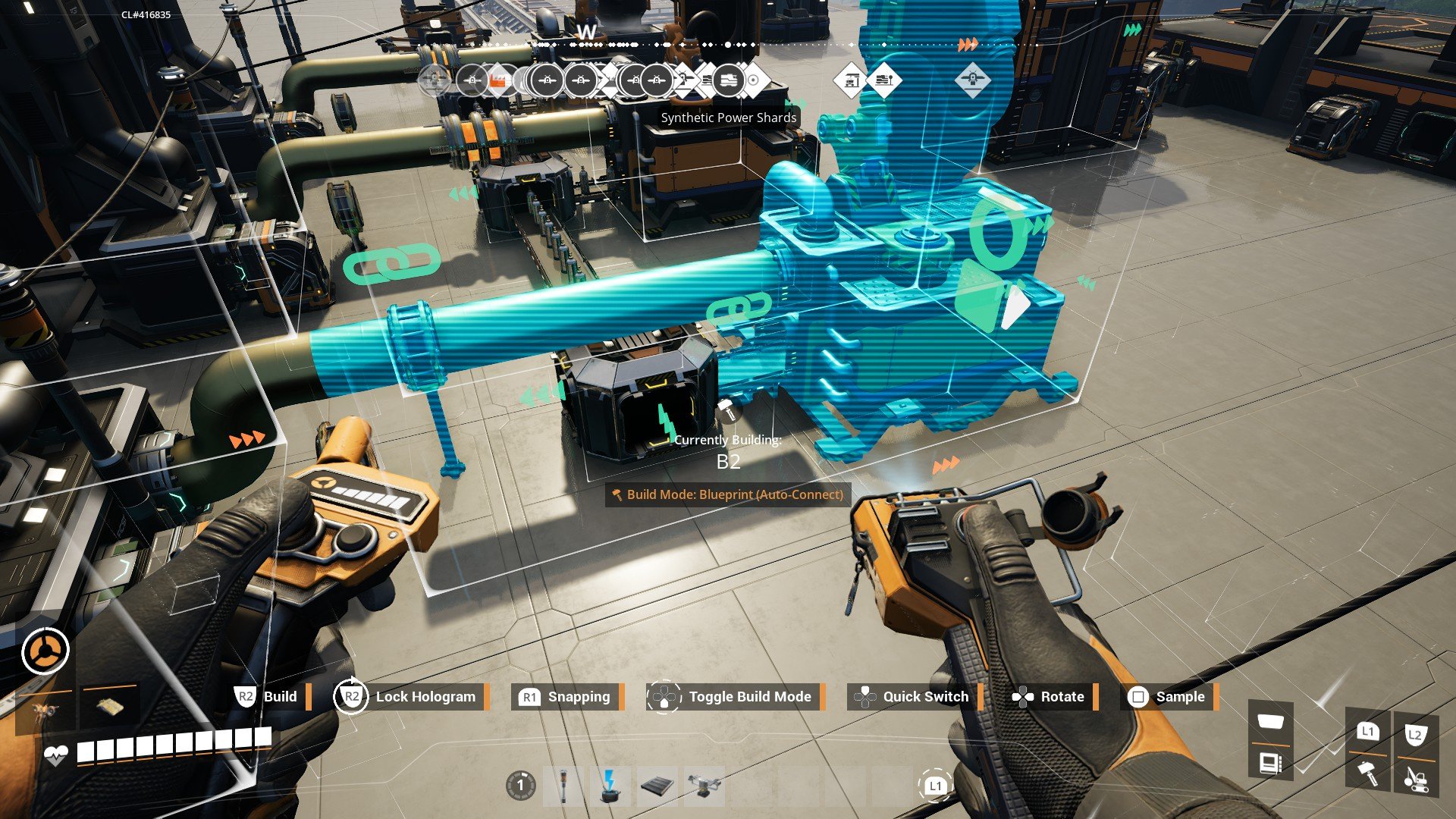The image size is (1456, 819).
Task: Click the Snapping label
Action: click(579, 696)
